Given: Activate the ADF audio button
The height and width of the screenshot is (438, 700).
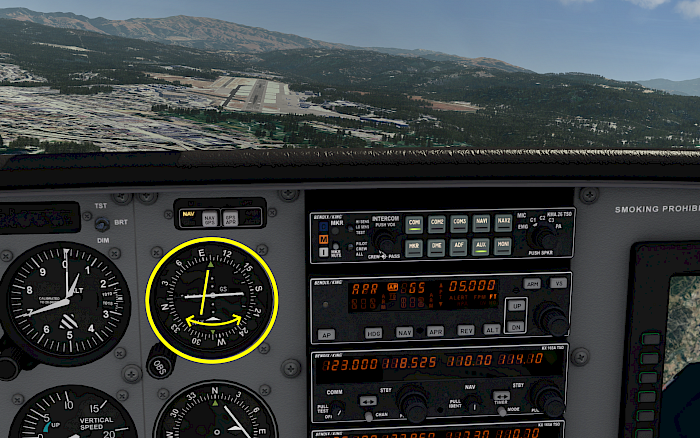Looking at the screenshot, I should 459,246.
